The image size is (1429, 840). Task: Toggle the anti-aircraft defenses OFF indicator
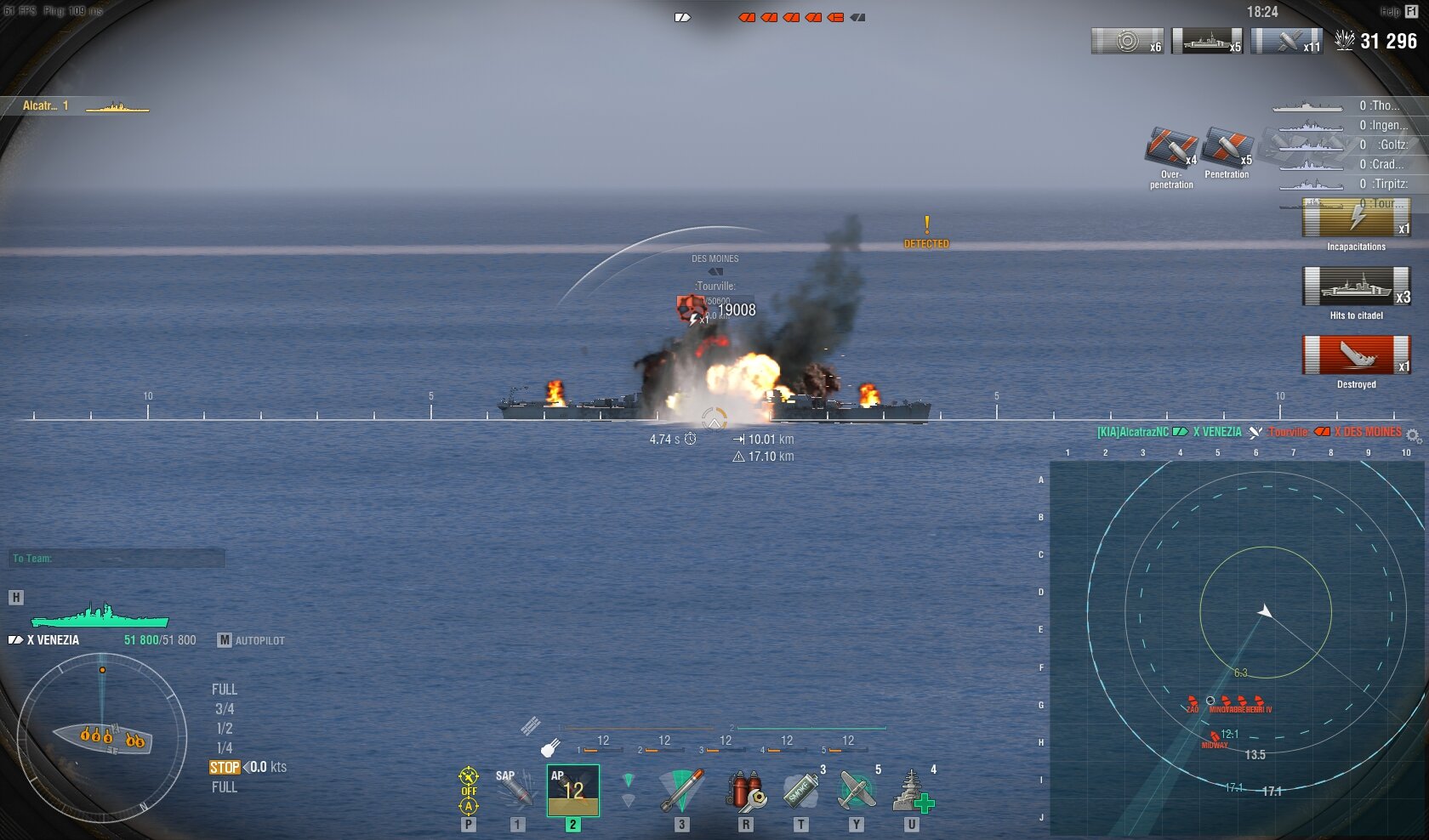pos(469,790)
